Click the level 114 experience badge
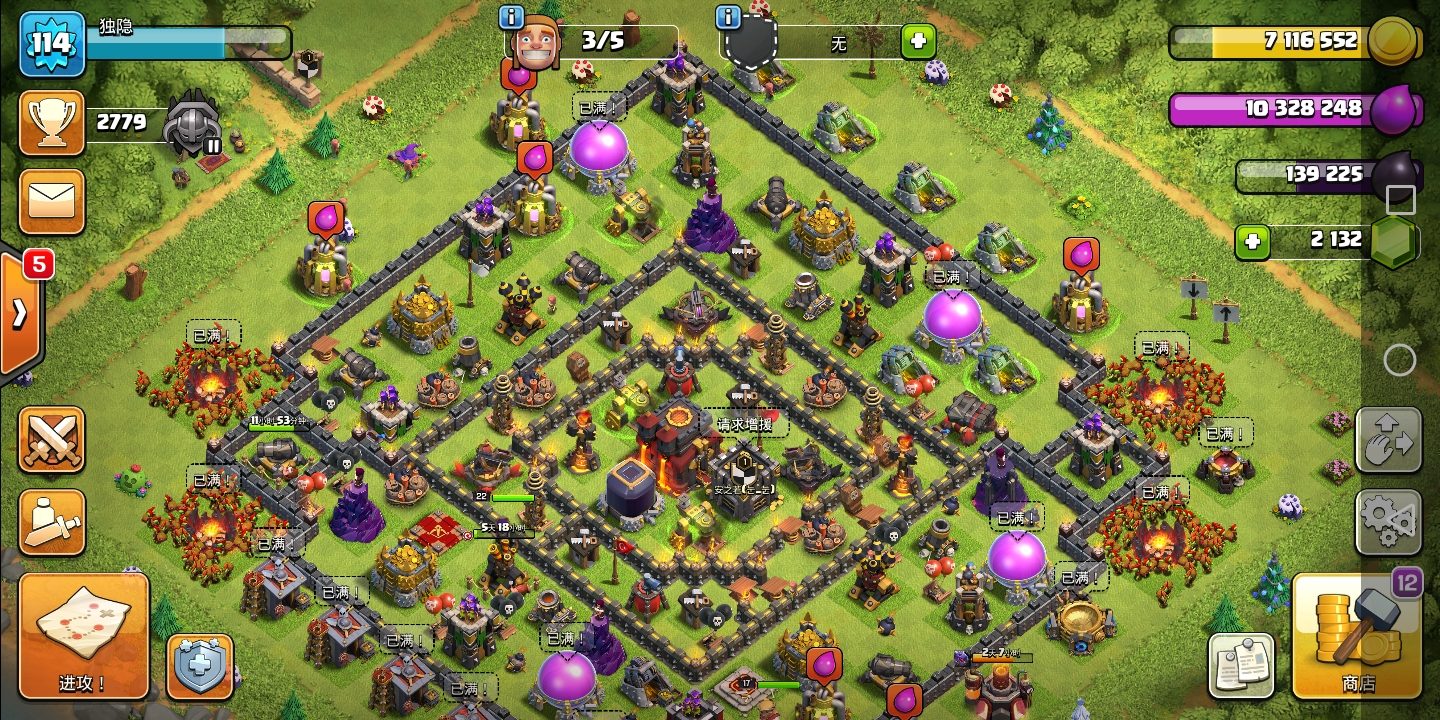The image size is (1440, 720). point(51,44)
